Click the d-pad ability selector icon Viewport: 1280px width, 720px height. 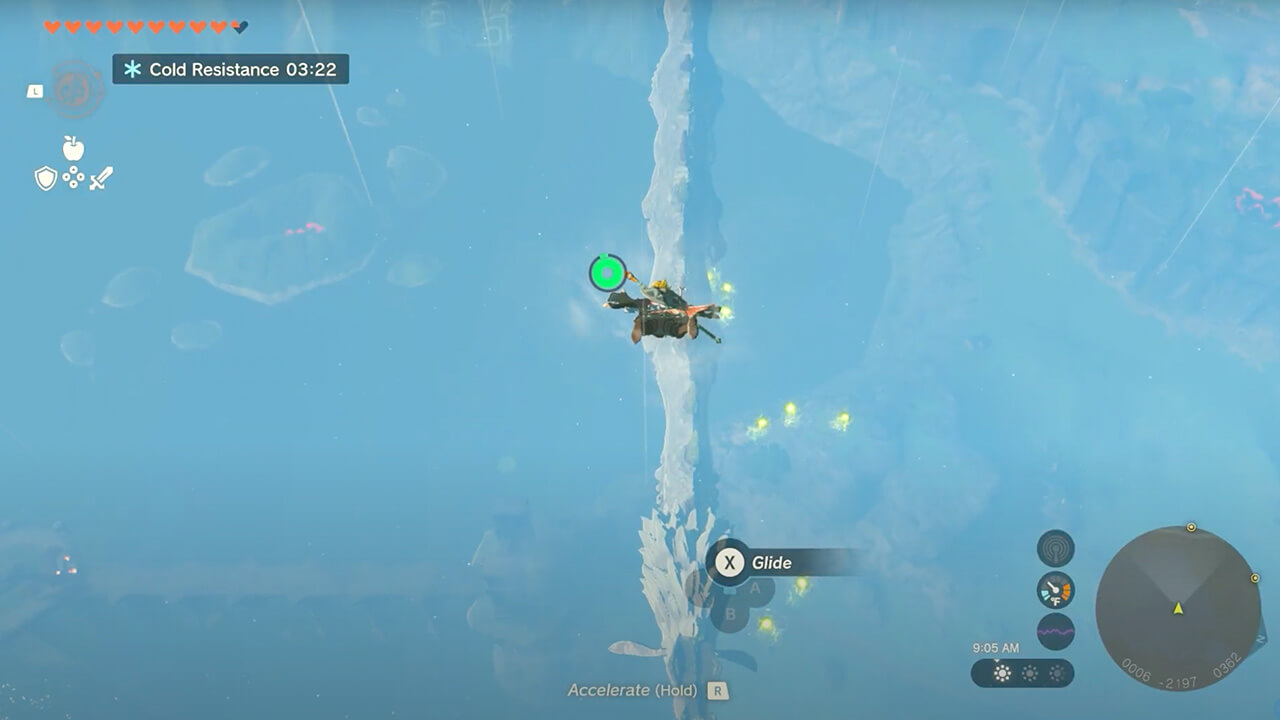[73, 177]
